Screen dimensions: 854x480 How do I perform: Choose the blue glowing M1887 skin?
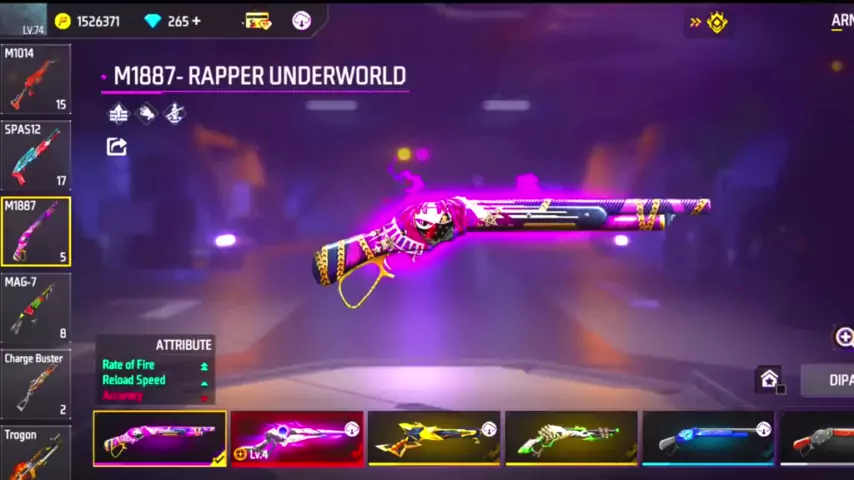coord(708,438)
